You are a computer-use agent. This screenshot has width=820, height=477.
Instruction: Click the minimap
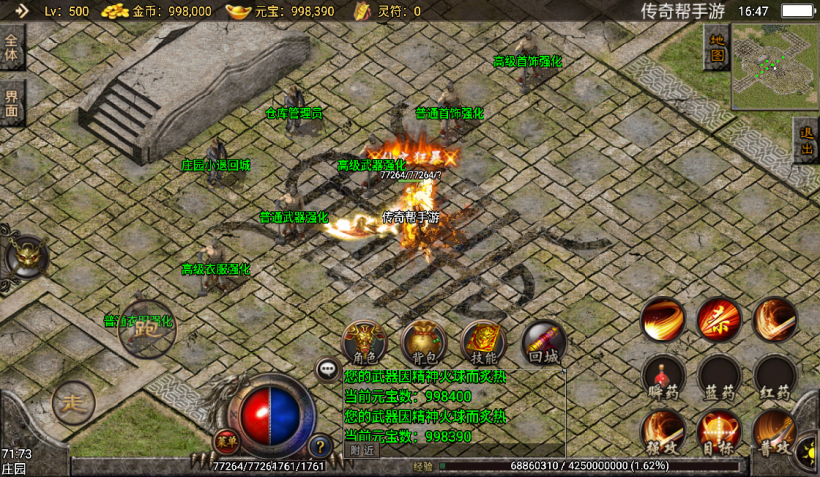click(x=773, y=66)
